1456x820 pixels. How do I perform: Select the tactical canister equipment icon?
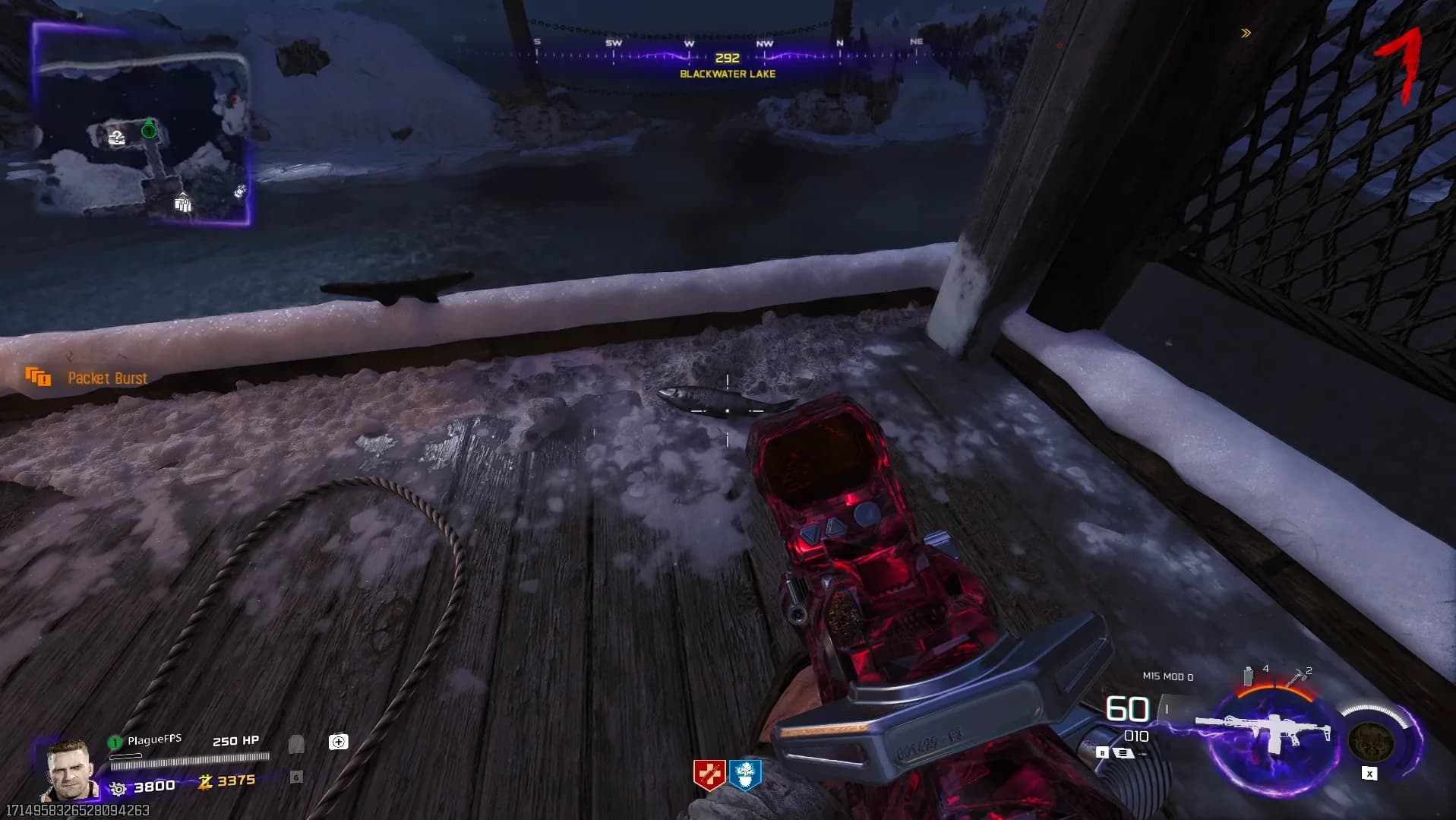click(x=1248, y=676)
